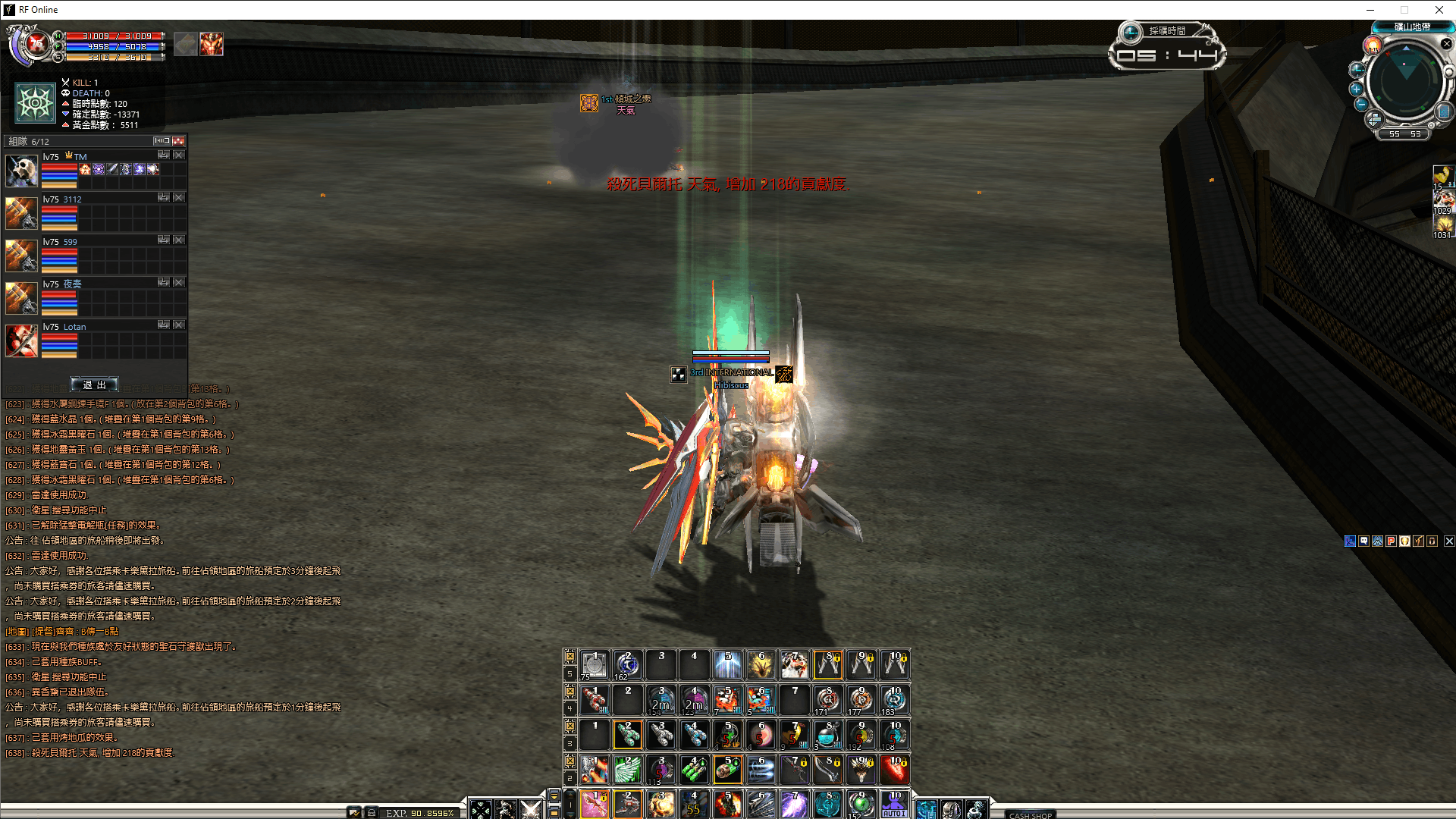Click the green orb slot with count 152

[861, 805]
